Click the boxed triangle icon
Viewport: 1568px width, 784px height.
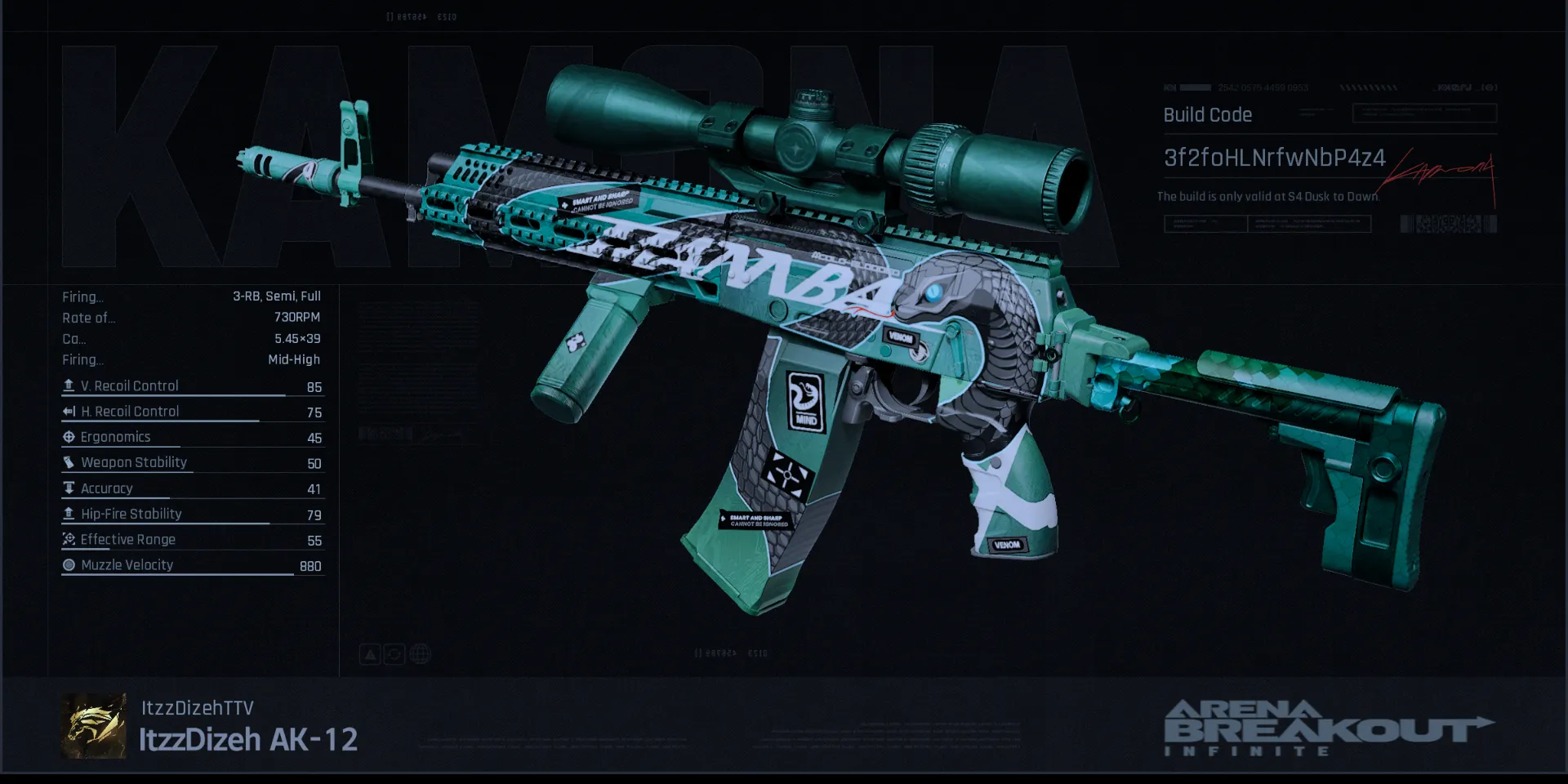click(x=370, y=654)
